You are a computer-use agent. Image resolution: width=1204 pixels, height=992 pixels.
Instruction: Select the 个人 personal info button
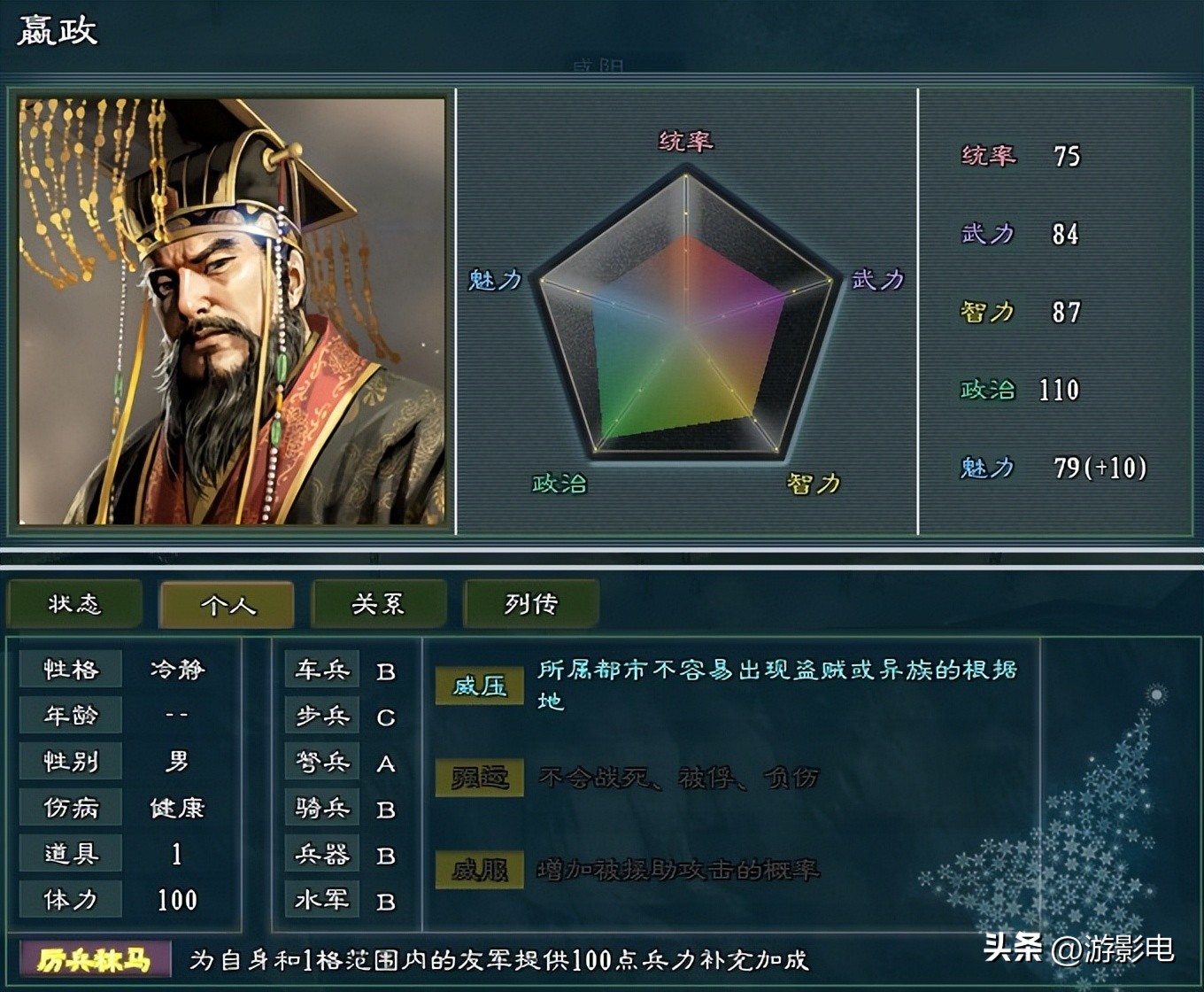[x=226, y=605]
